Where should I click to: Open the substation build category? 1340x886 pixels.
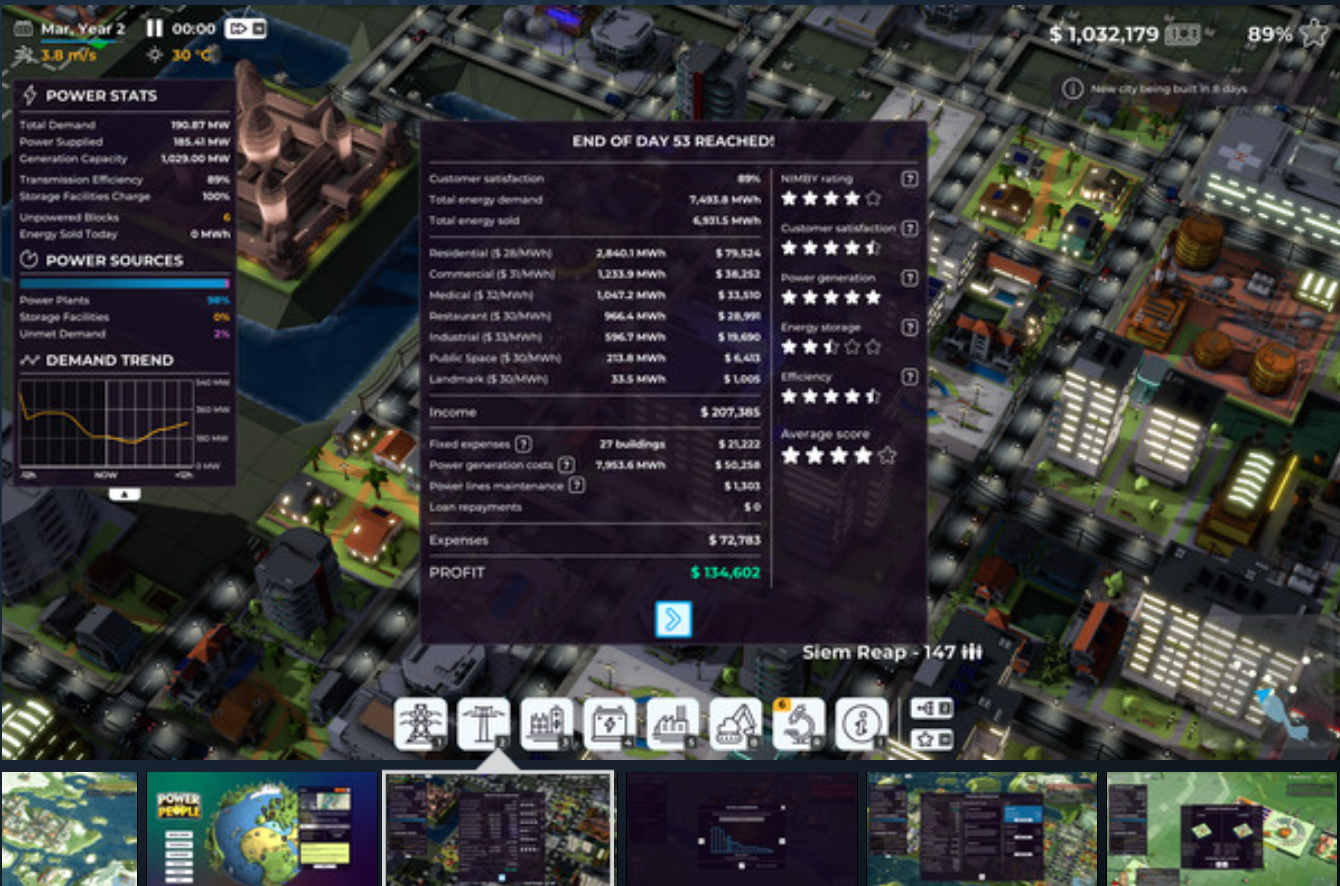pos(547,723)
